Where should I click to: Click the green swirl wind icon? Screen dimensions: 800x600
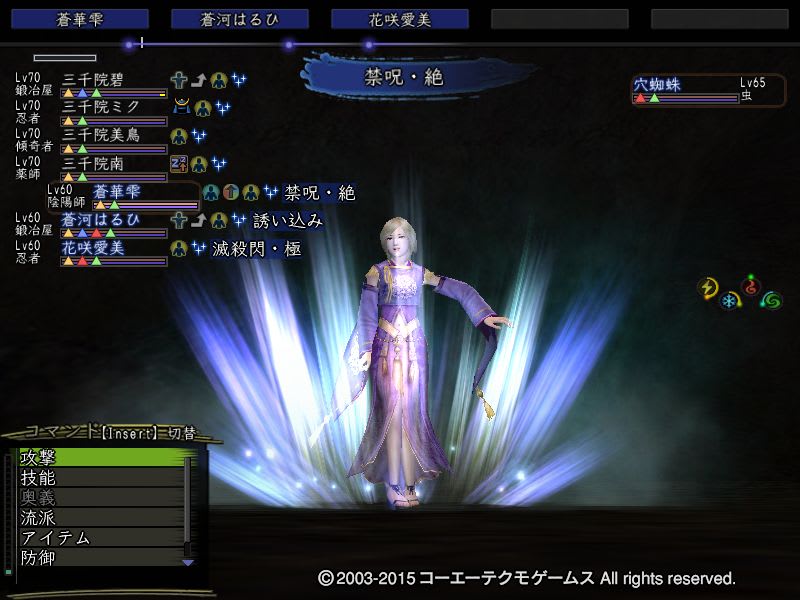[x=771, y=299]
